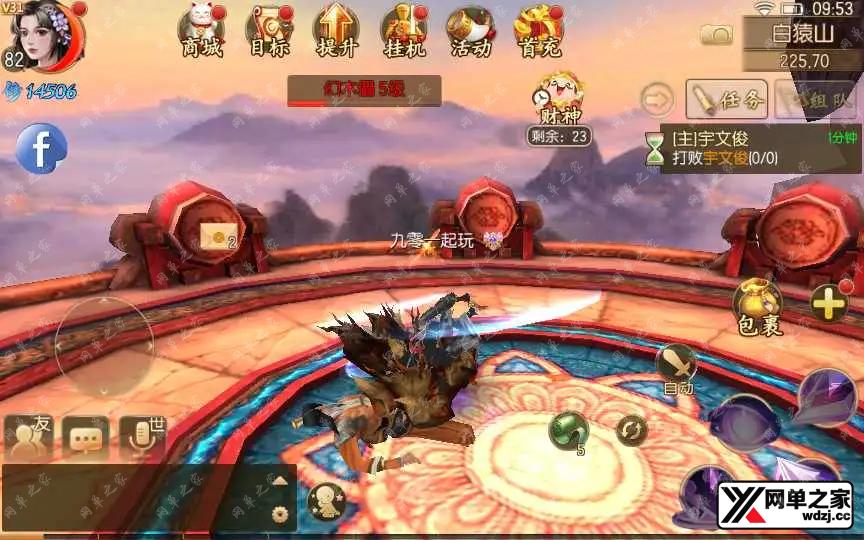Switch to the 组队 team tab
This screenshot has width=864, height=540.
tap(816, 99)
